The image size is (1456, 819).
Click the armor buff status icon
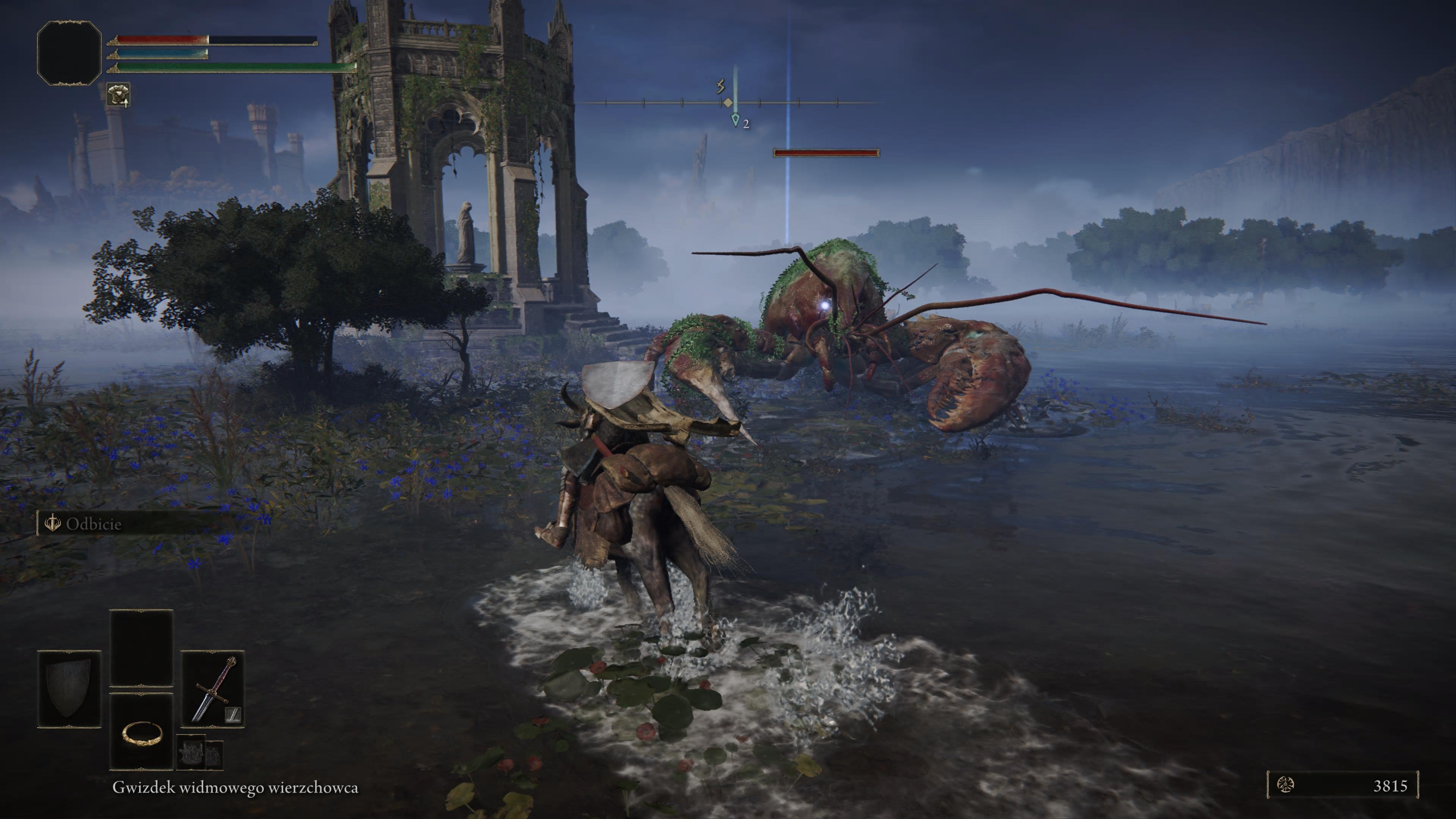tap(118, 94)
